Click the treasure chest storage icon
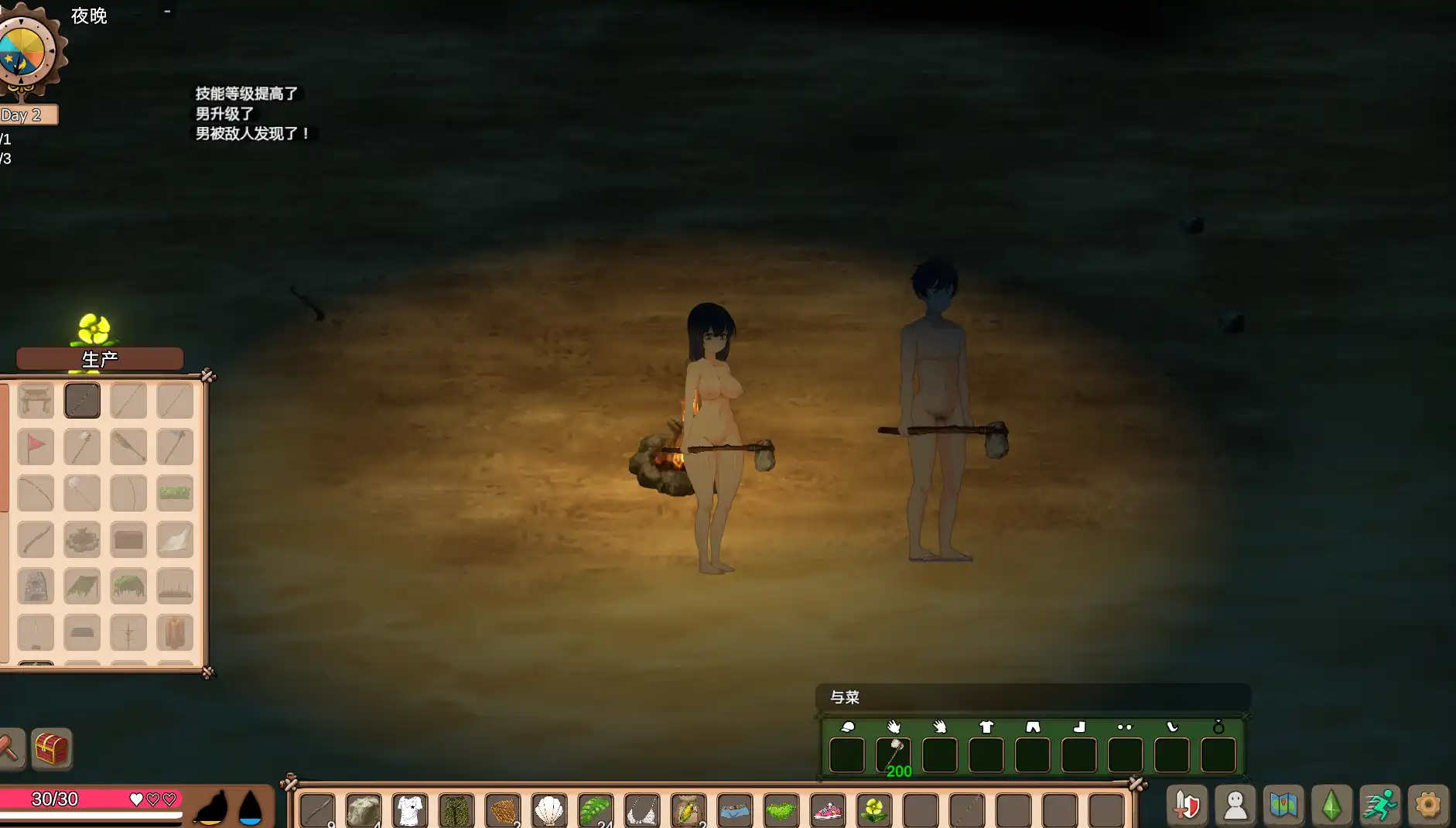Screen dimensions: 1456x828 pyautogui.click(x=51, y=748)
